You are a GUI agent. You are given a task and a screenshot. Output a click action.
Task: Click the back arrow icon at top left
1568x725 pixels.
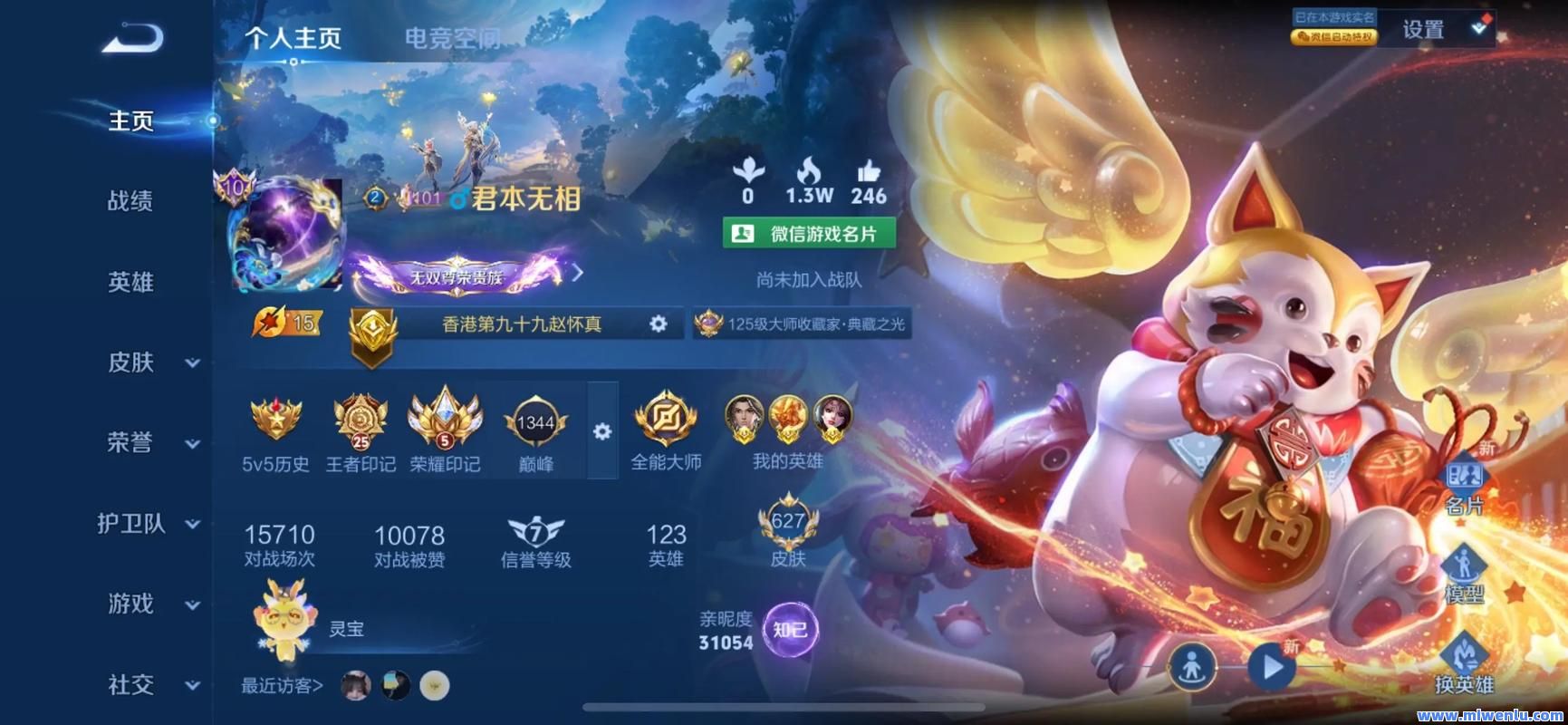click(131, 37)
